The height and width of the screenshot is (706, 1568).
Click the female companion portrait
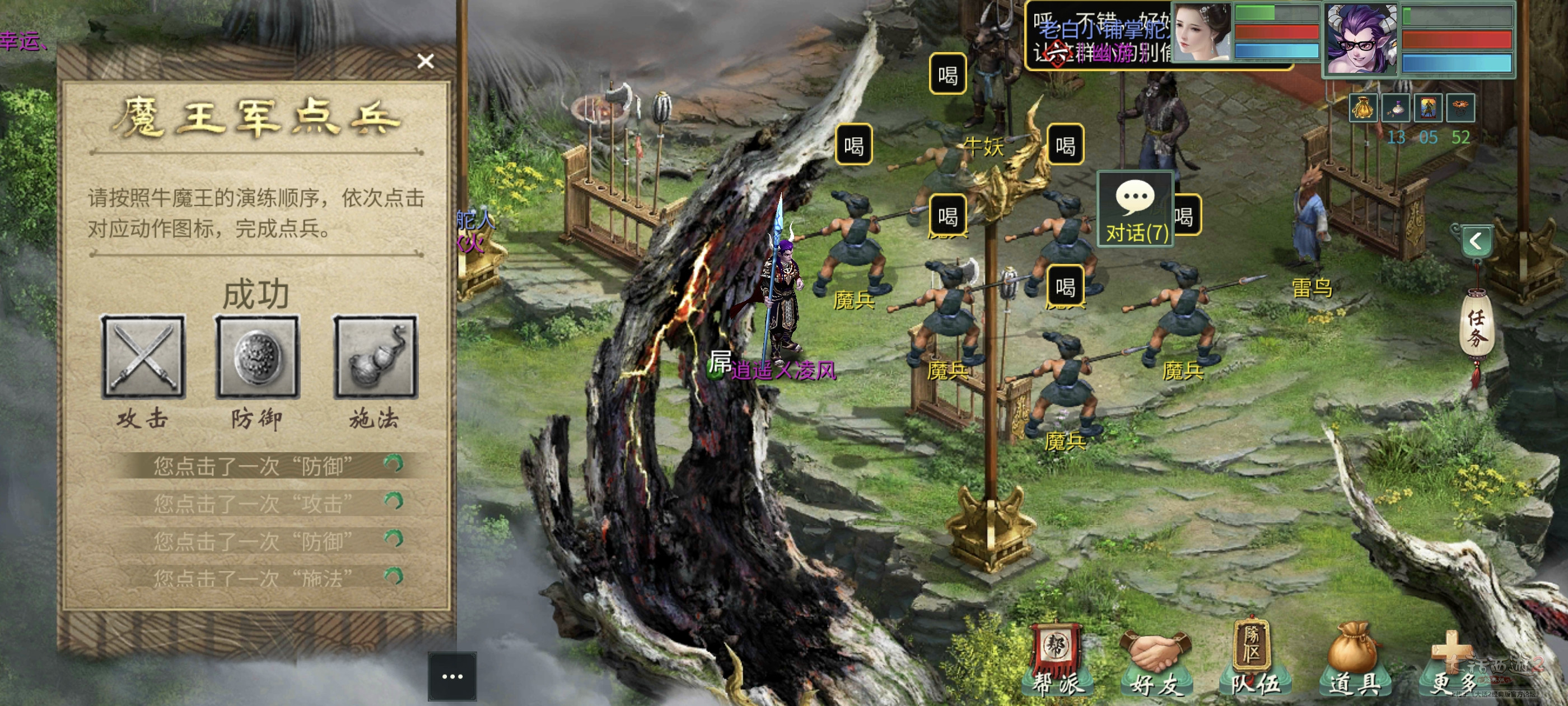(x=1202, y=33)
